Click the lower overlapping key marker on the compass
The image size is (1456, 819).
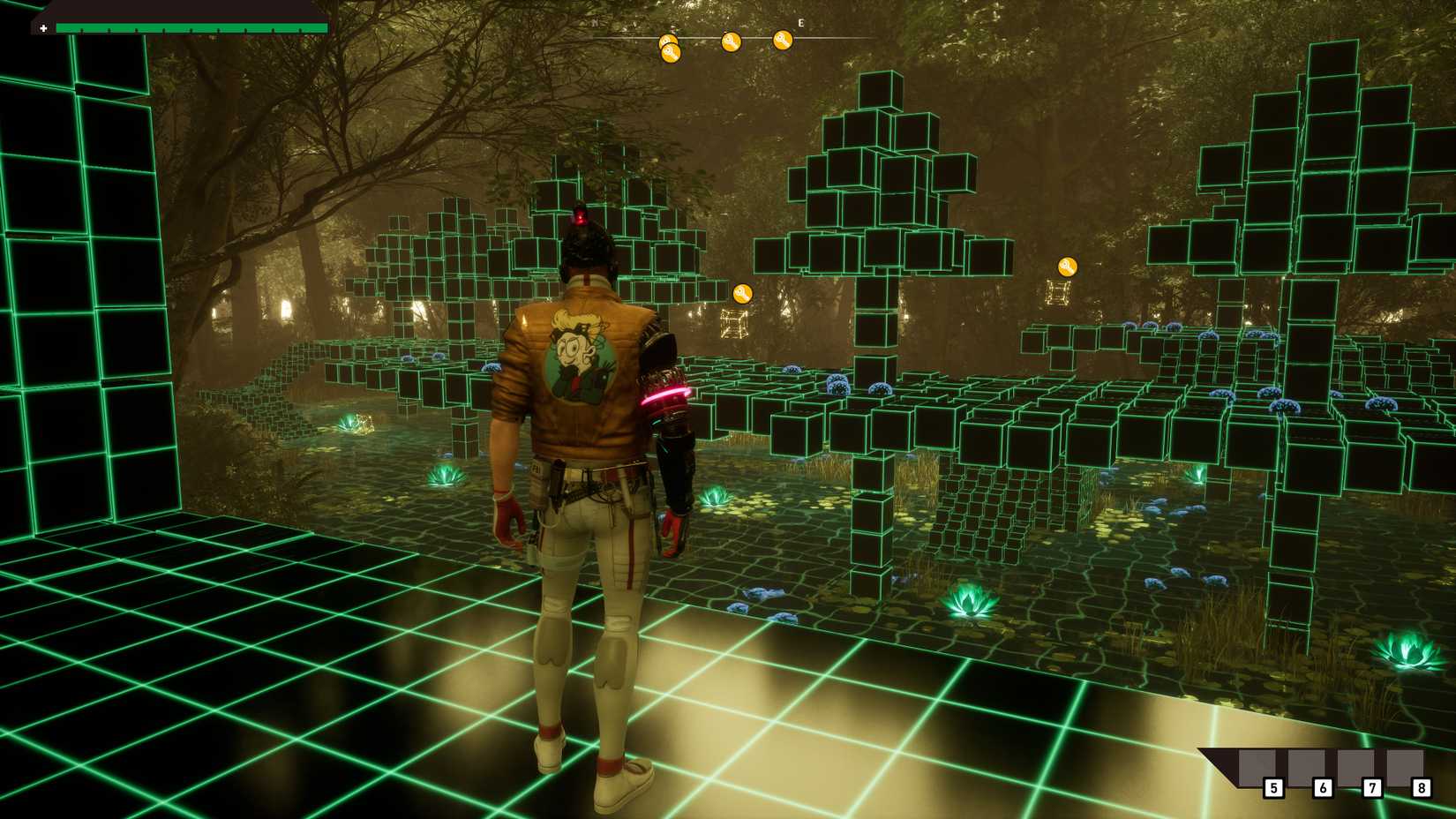pos(672,52)
